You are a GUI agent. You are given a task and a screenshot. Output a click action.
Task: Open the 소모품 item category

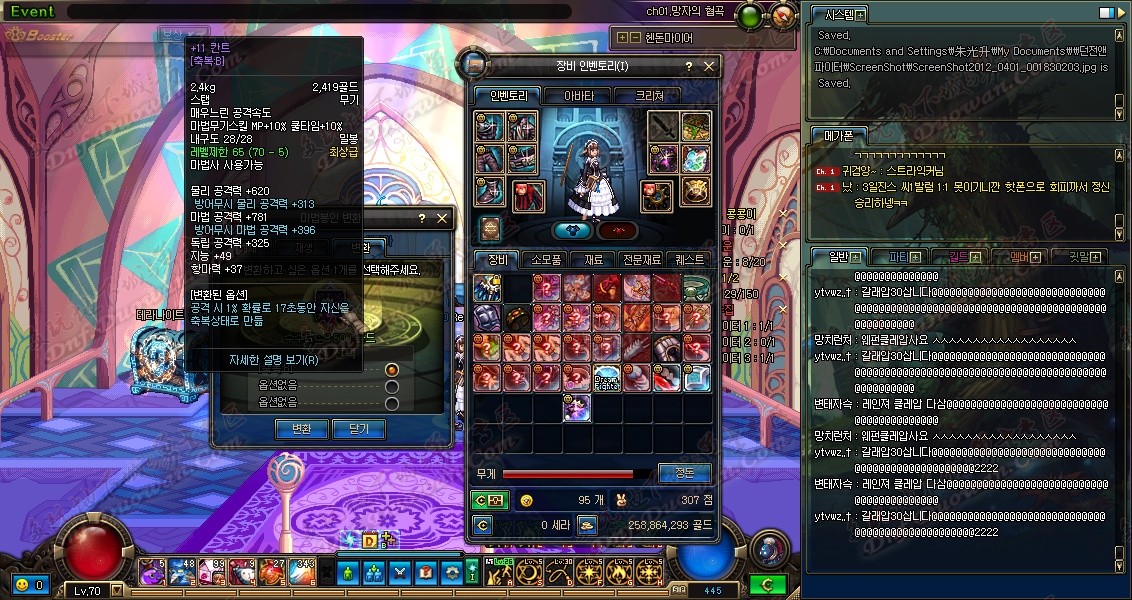[x=546, y=260]
